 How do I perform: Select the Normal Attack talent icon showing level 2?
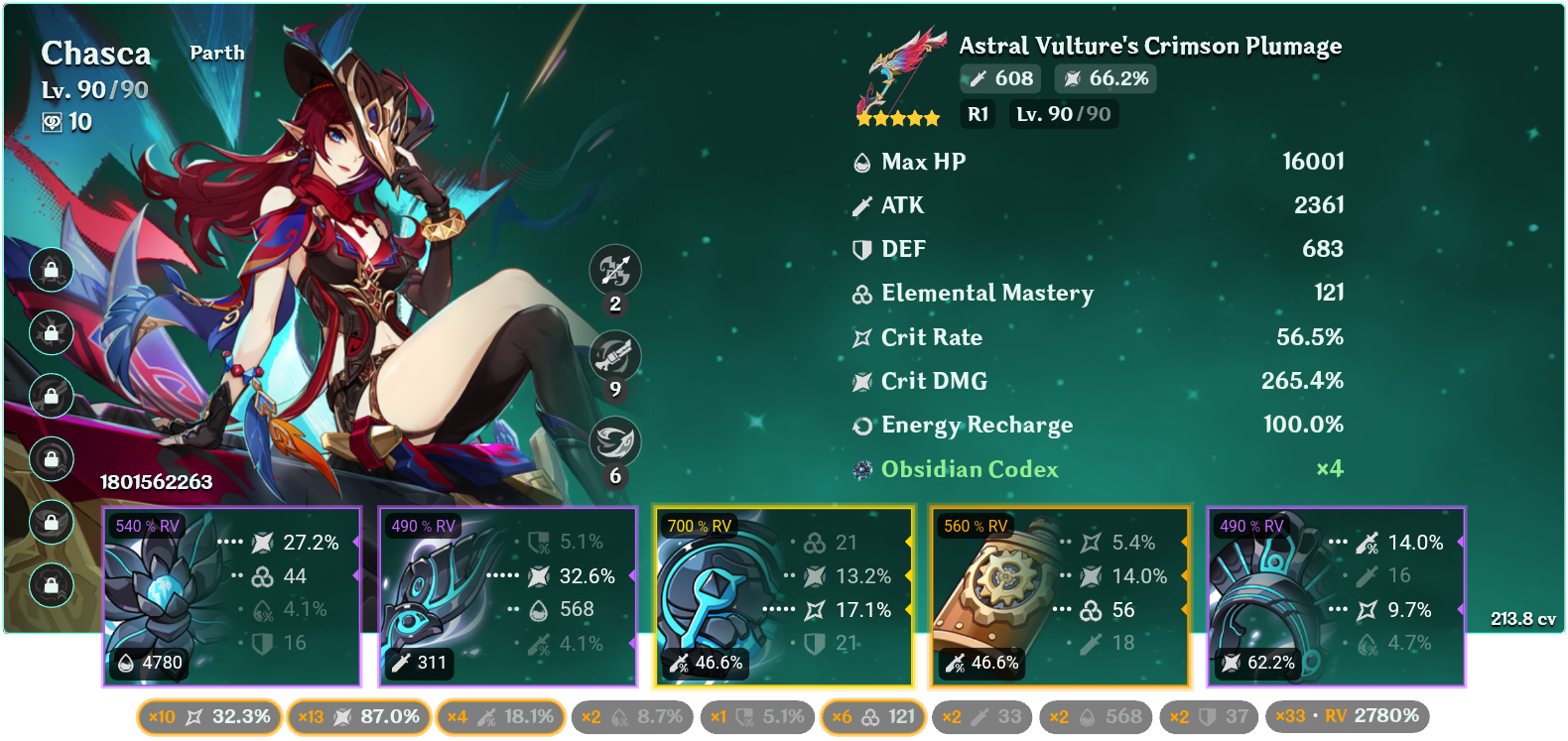(x=613, y=271)
